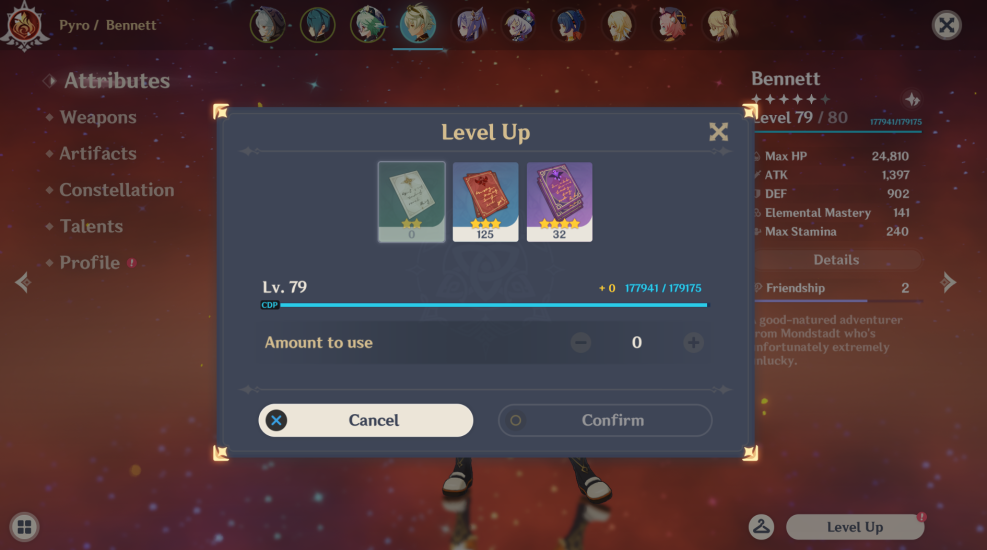Open the Talents section
Screen dimensions: 987x550
(x=91, y=227)
